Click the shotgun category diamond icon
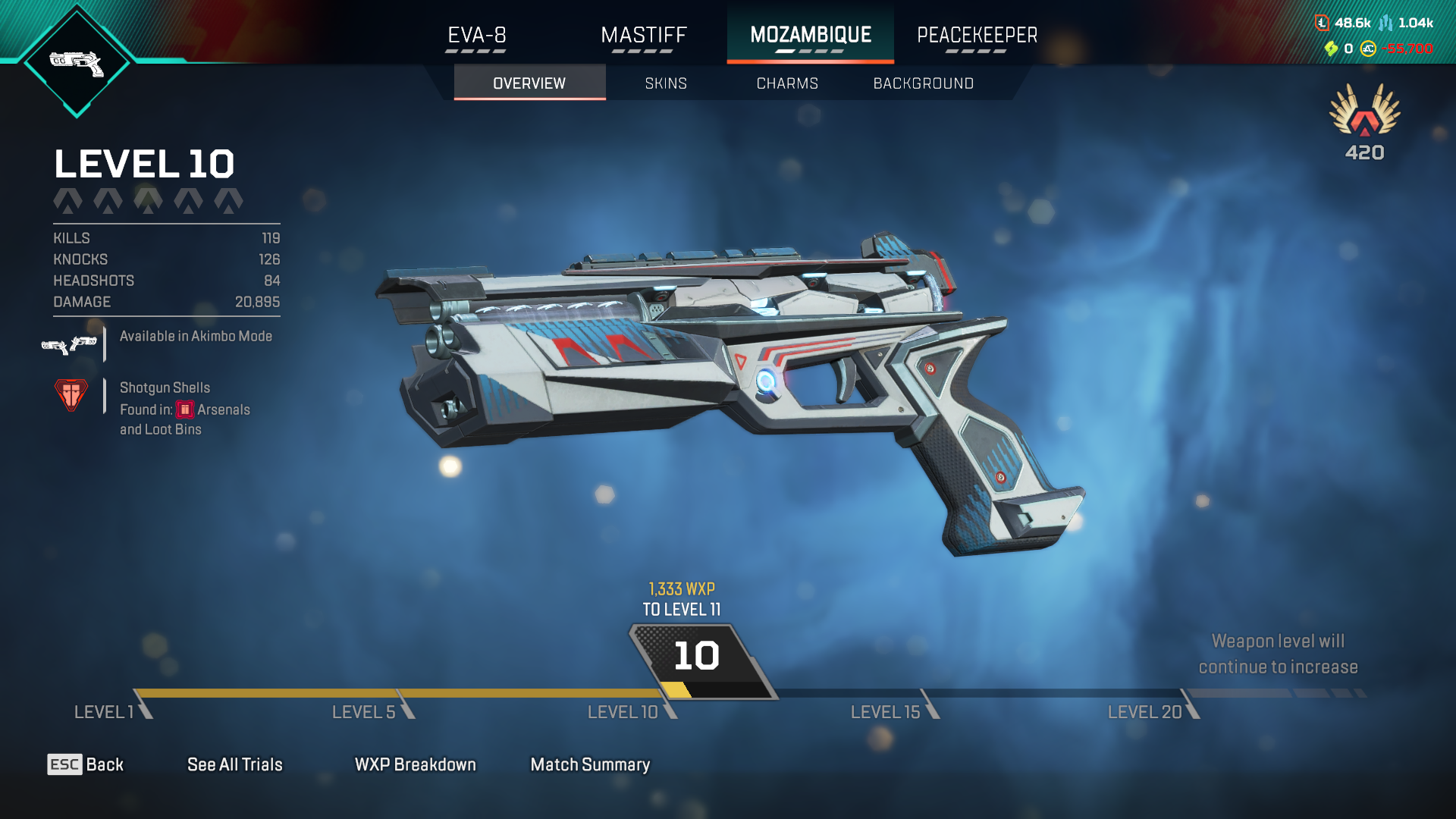 pos(77,62)
